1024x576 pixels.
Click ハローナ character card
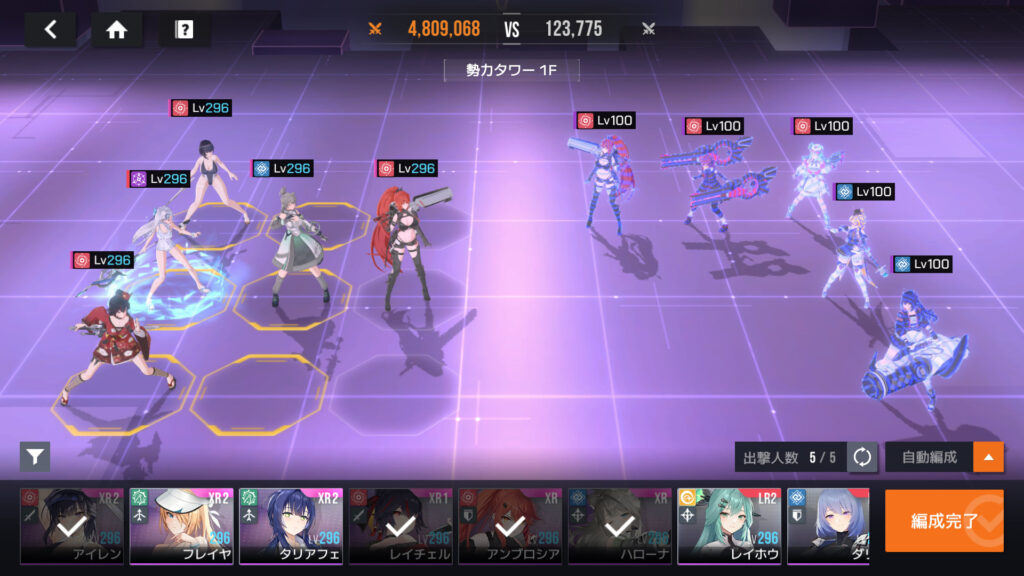coord(619,526)
